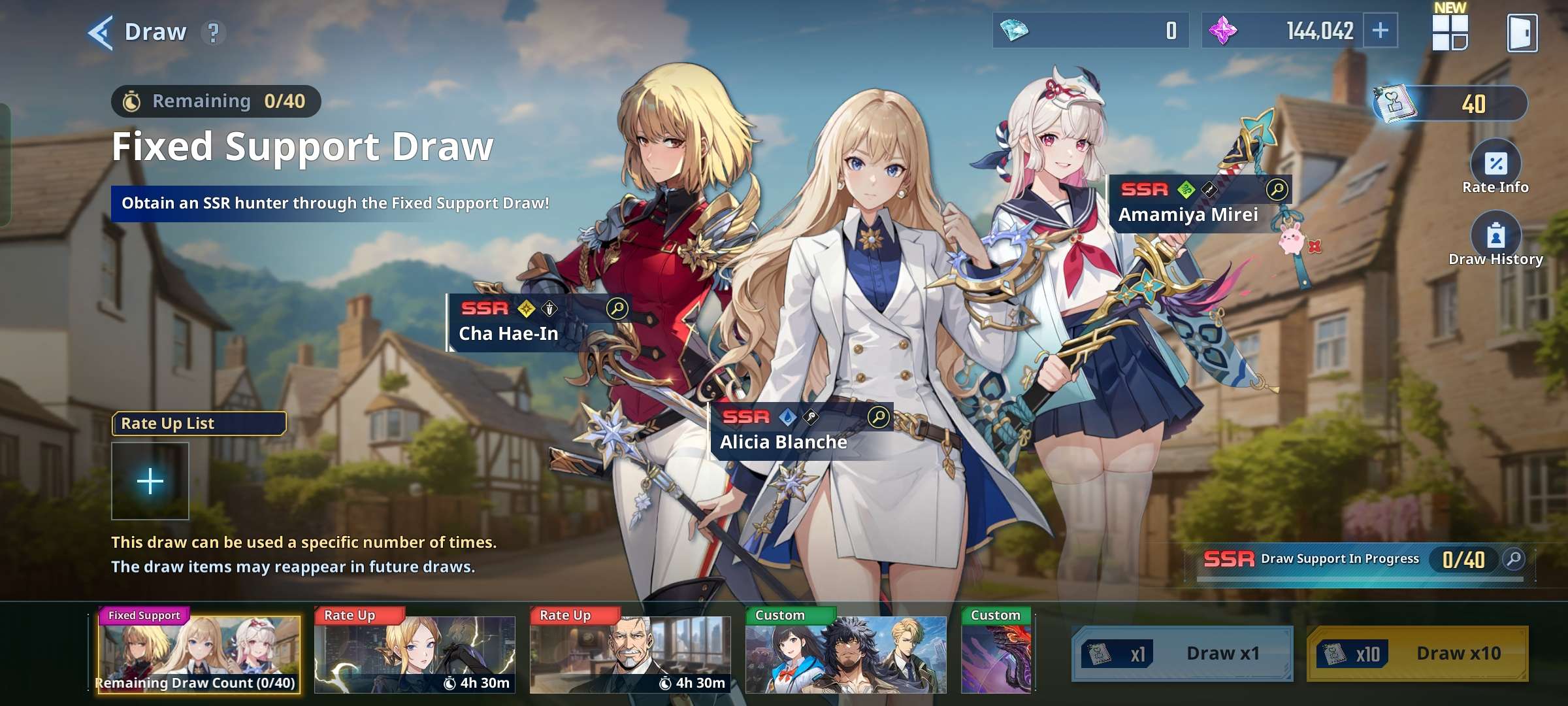
Task: Select the Rate Up banner with grey-haired man
Action: coord(630,654)
